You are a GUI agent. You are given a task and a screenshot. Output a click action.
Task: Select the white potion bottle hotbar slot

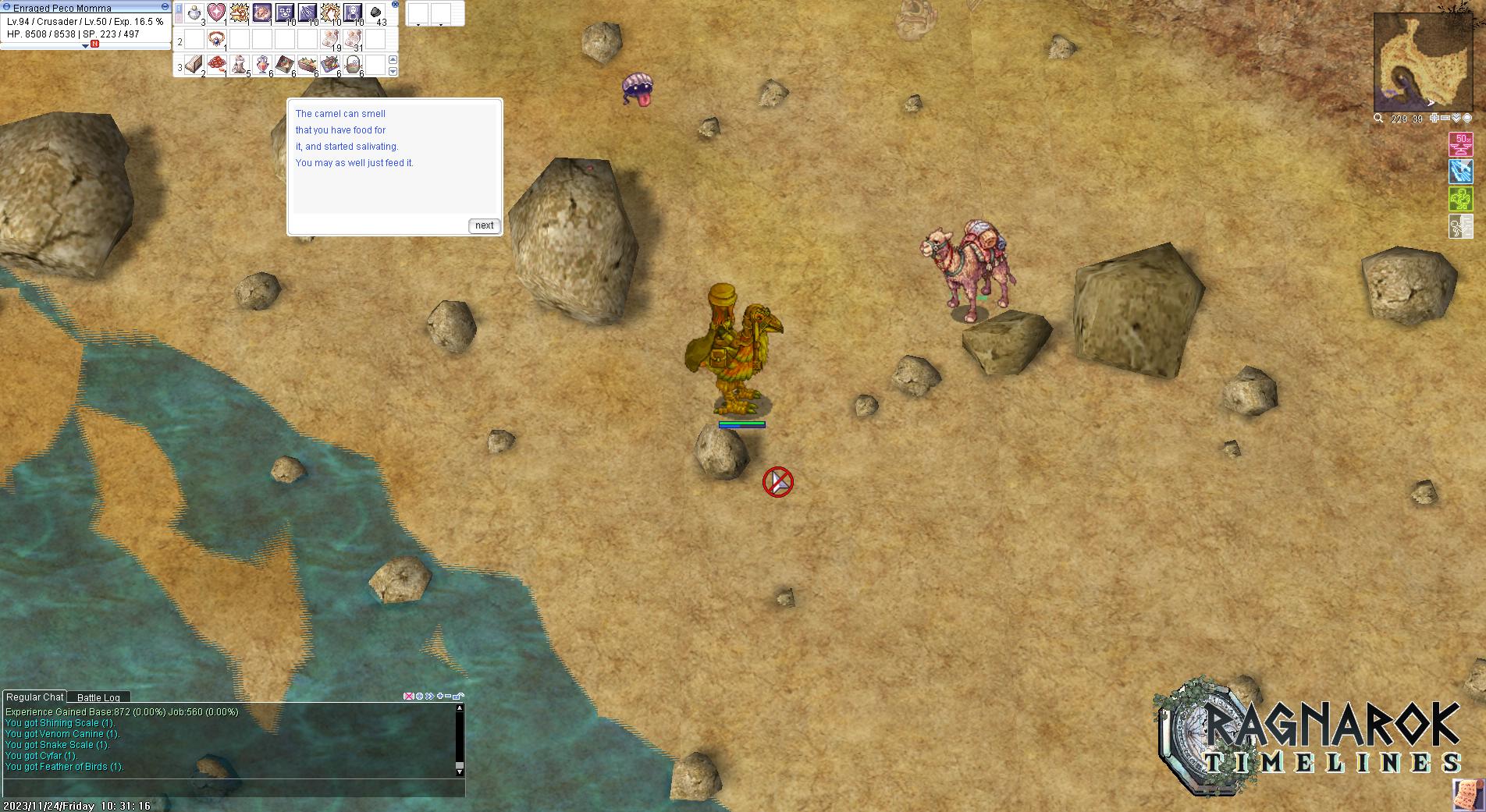click(194, 12)
